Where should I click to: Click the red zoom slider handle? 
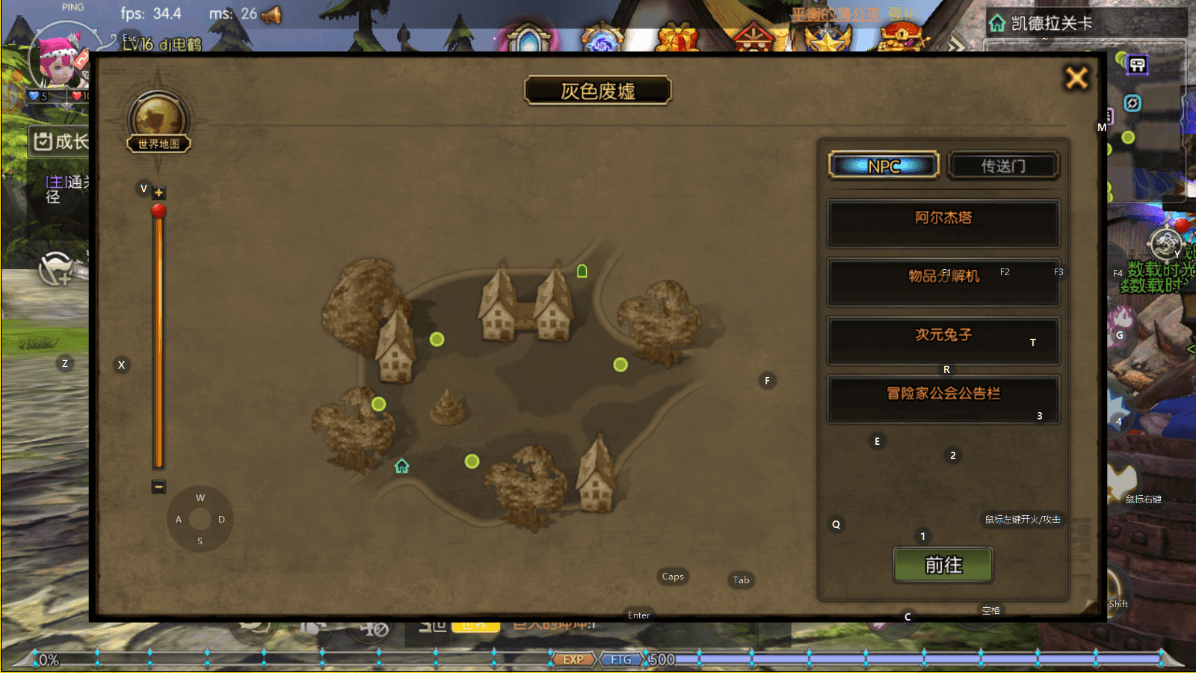[158, 211]
